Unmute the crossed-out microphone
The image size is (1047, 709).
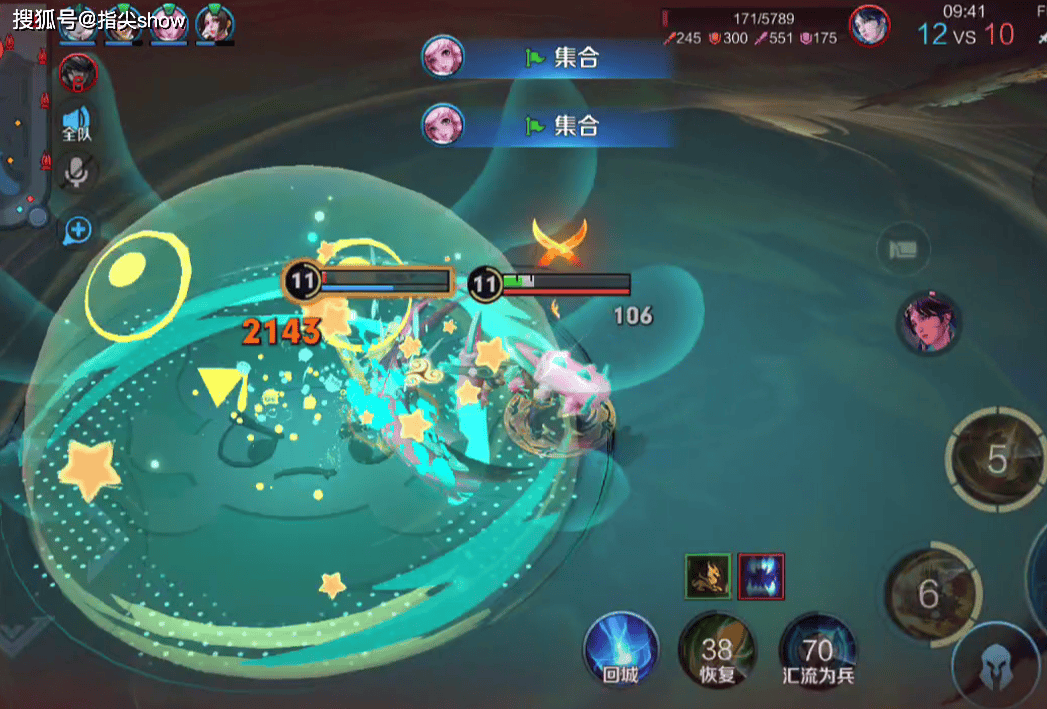coord(76,173)
